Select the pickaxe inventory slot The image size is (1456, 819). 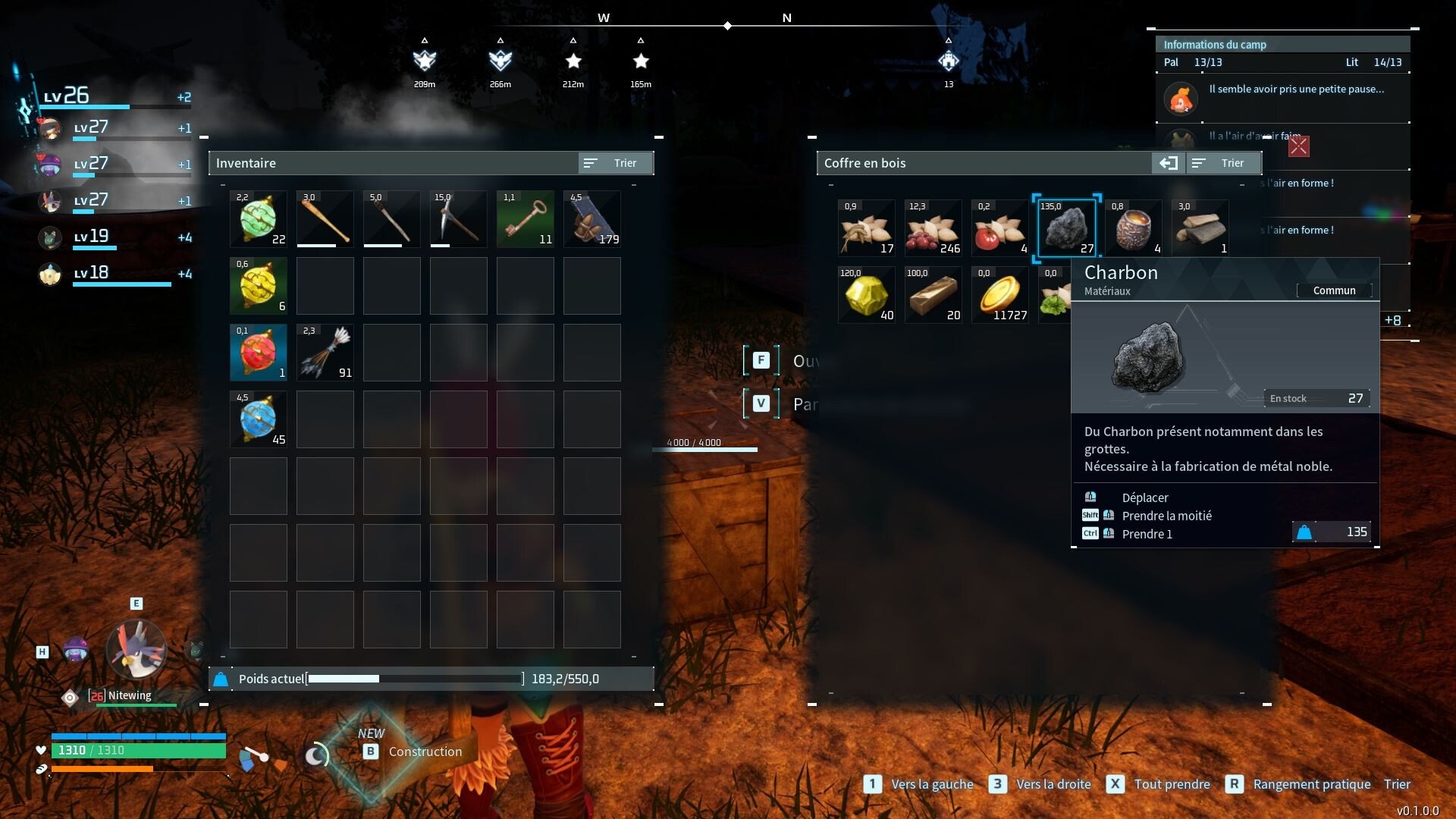[459, 219]
